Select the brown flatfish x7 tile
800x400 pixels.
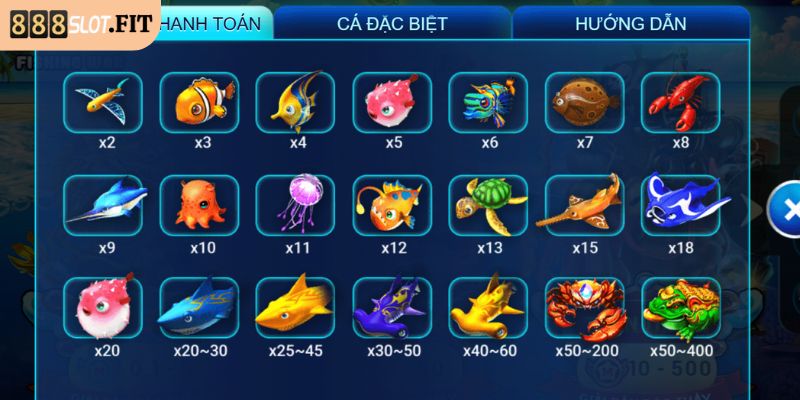coord(584,101)
